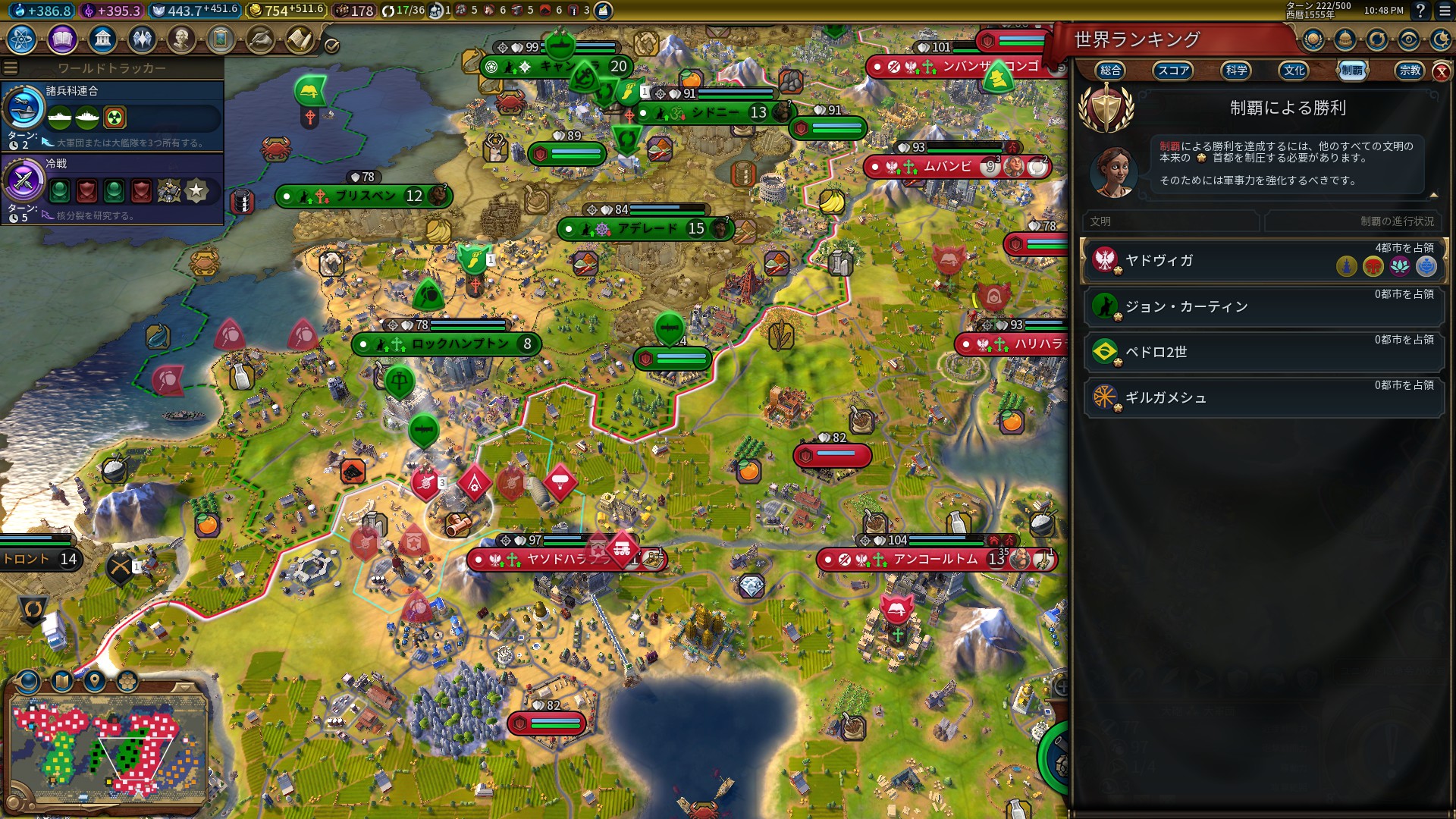The image size is (1456, 819).
Task: Select the ヤドヴィガ row in the ranking list
Action: (x=1264, y=260)
